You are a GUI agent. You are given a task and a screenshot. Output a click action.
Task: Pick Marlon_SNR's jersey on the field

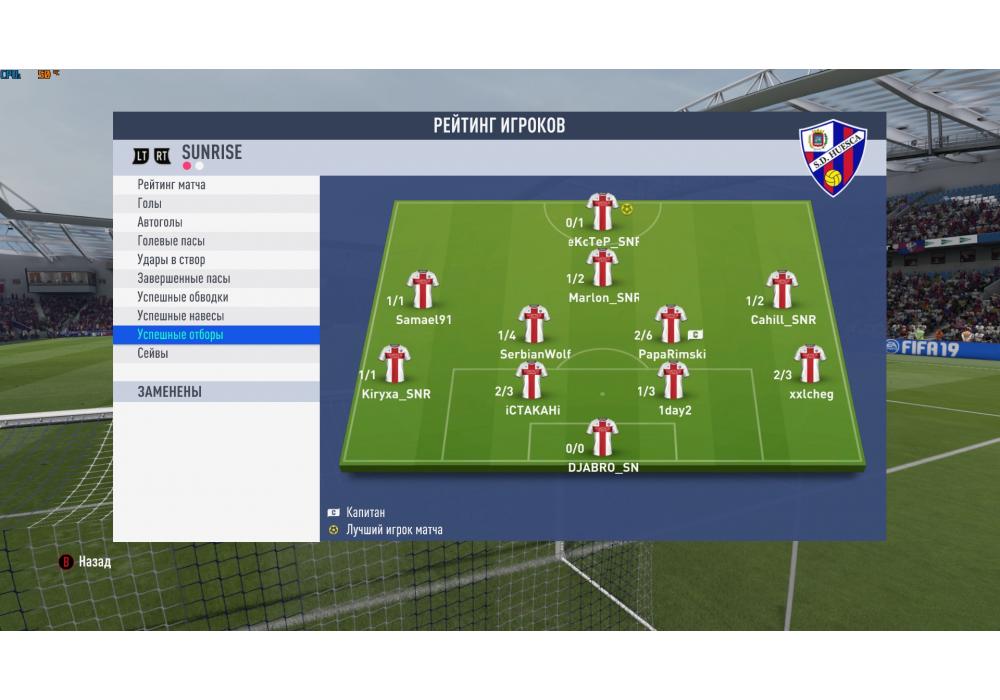pos(602,268)
